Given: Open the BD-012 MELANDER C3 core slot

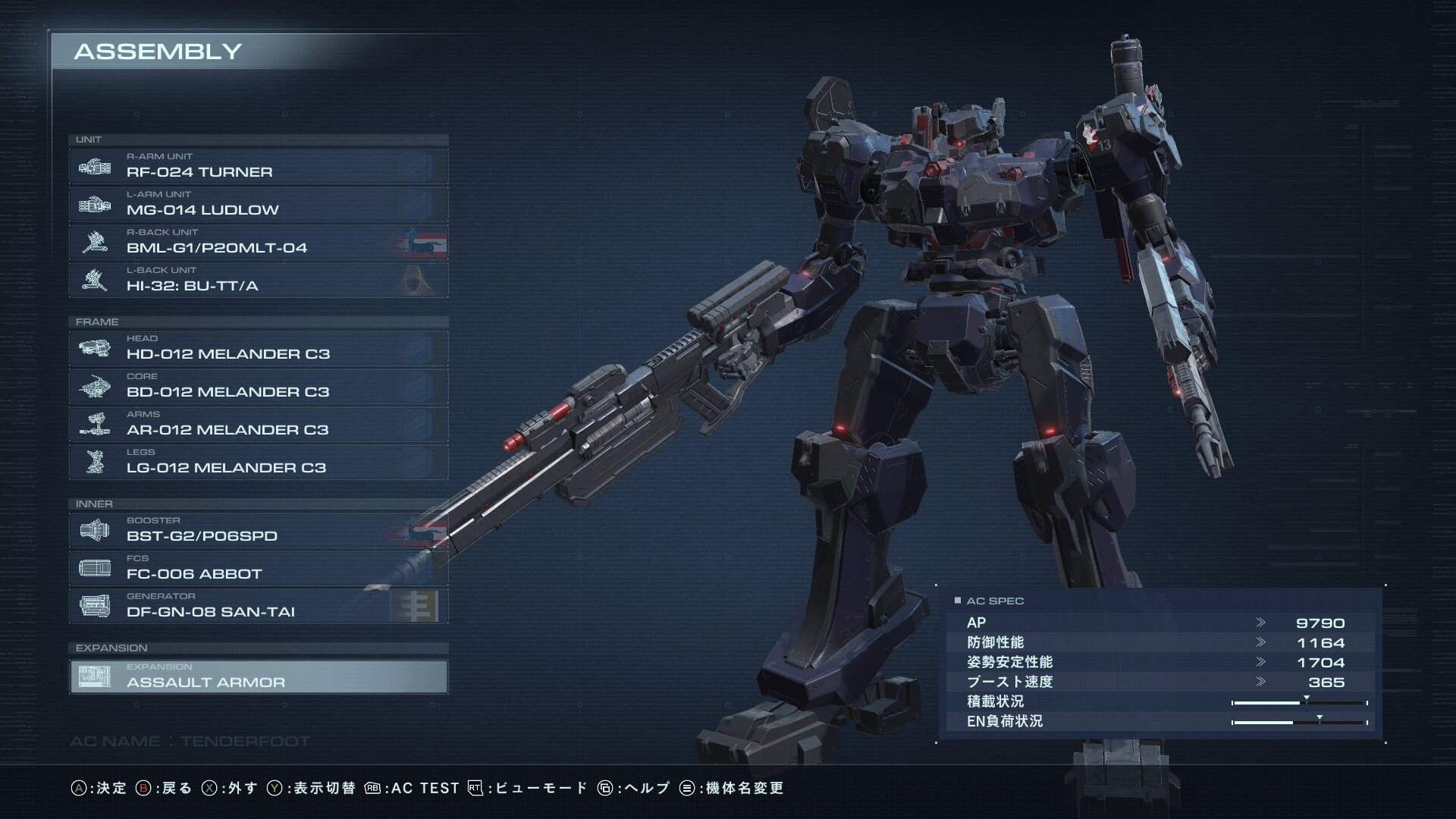Looking at the screenshot, I should [258, 387].
